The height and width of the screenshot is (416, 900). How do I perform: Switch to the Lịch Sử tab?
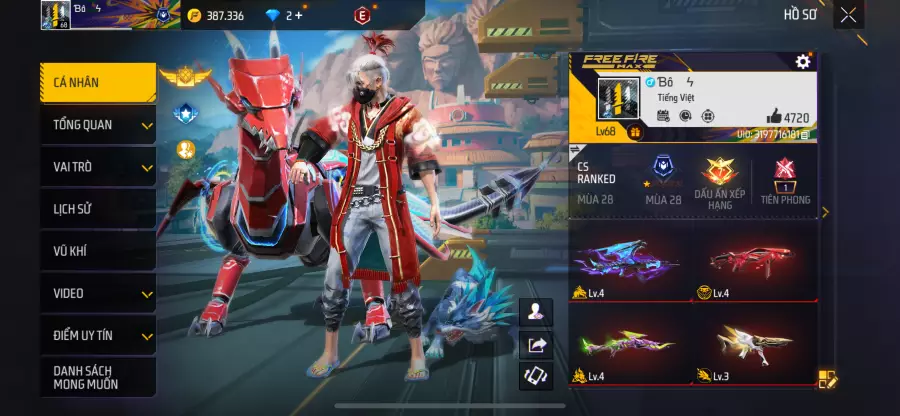click(x=97, y=209)
